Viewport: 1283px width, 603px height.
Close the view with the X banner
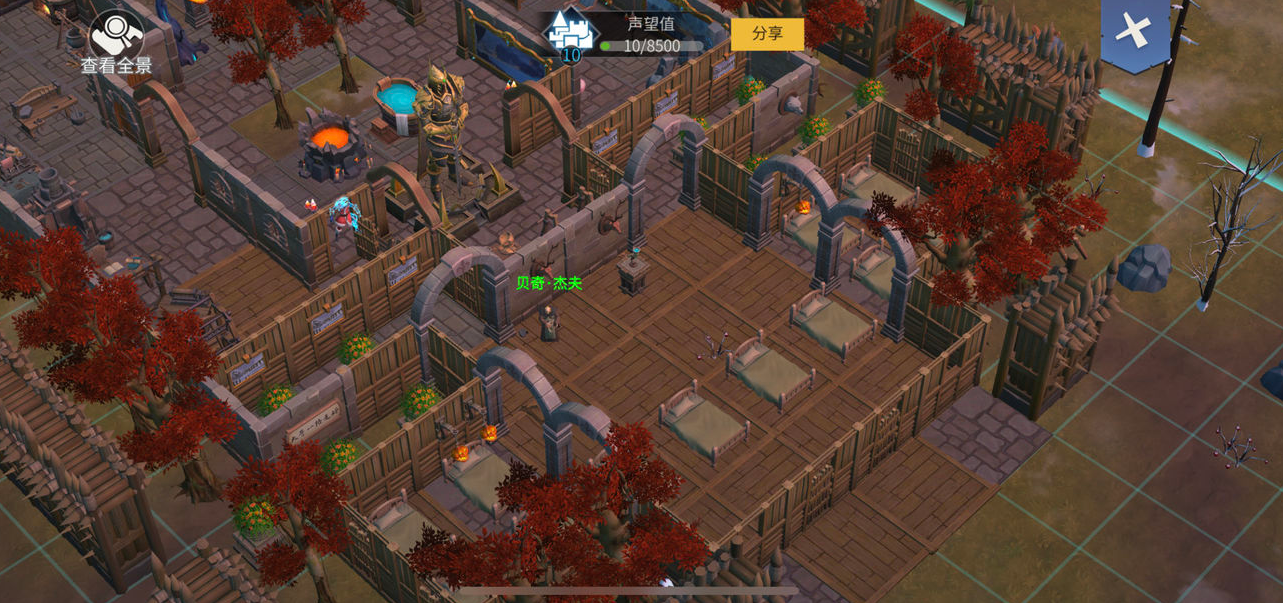click(x=1134, y=32)
